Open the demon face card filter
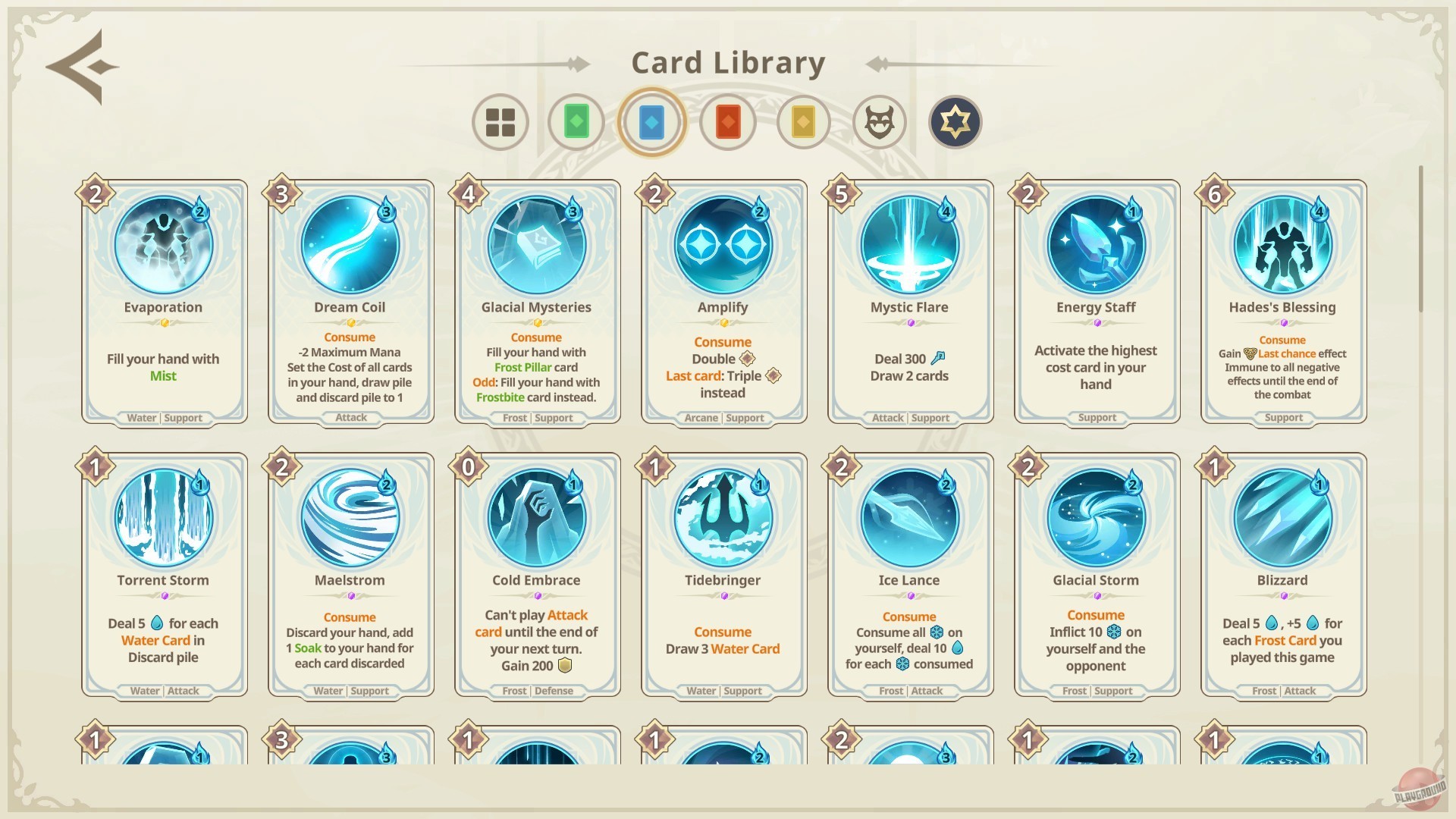Viewport: 1456px width, 819px height. pyautogui.click(x=878, y=122)
